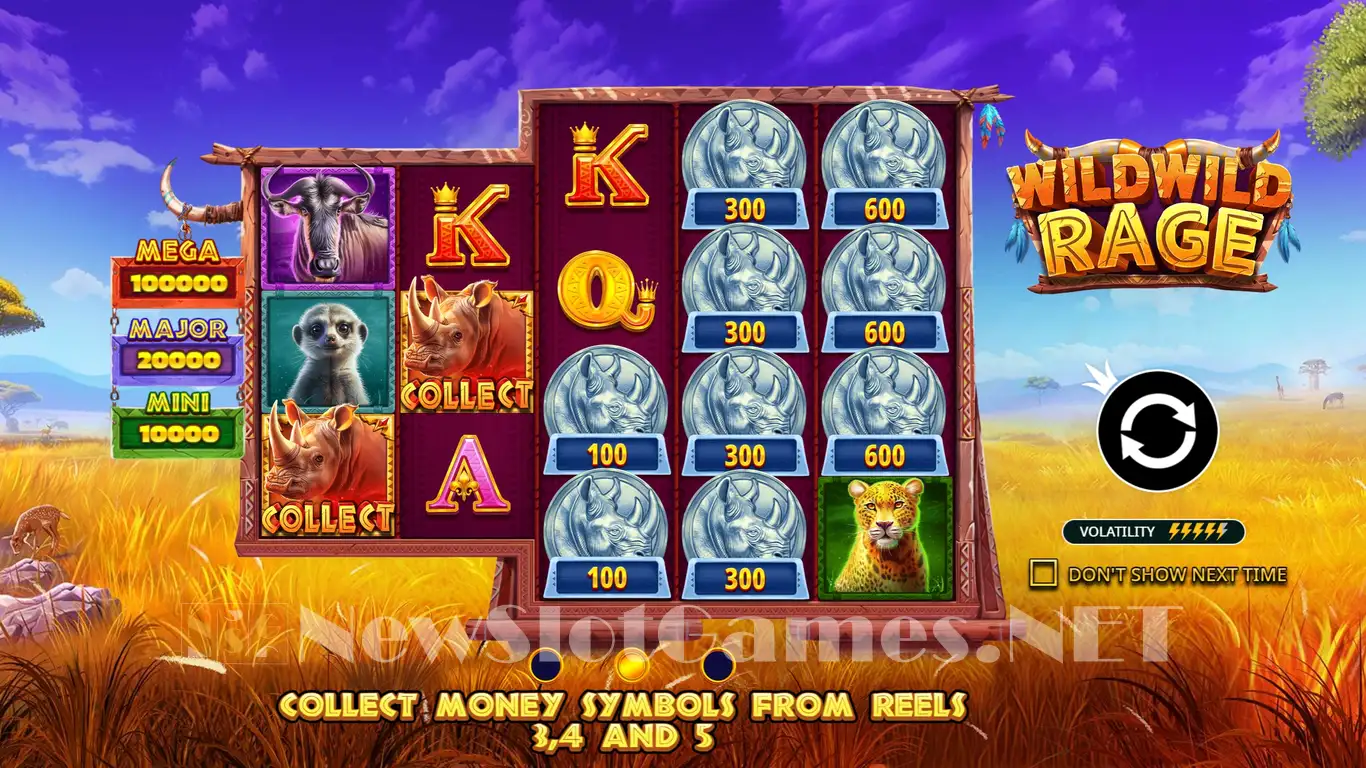Click the circular arrows continue button
The height and width of the screenshot is (768, 1366).
pos(1157,430)
